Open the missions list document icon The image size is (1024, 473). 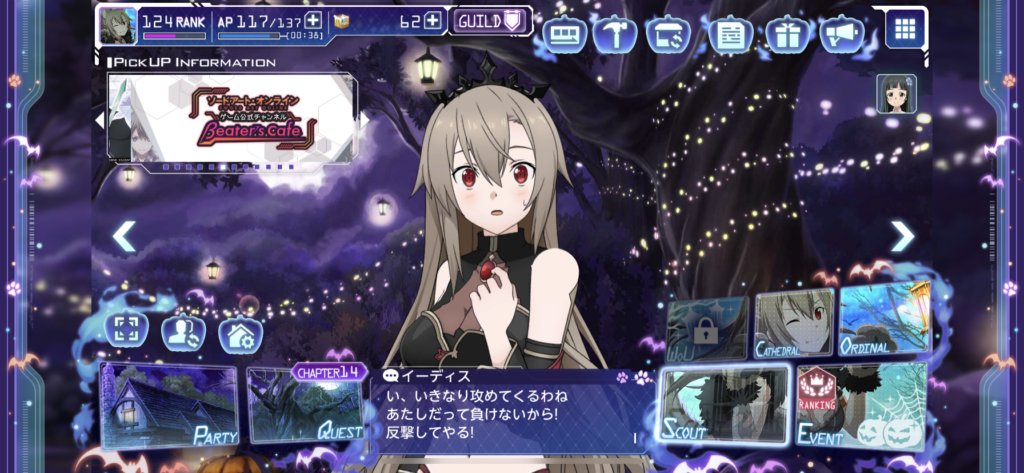(731, 35)
